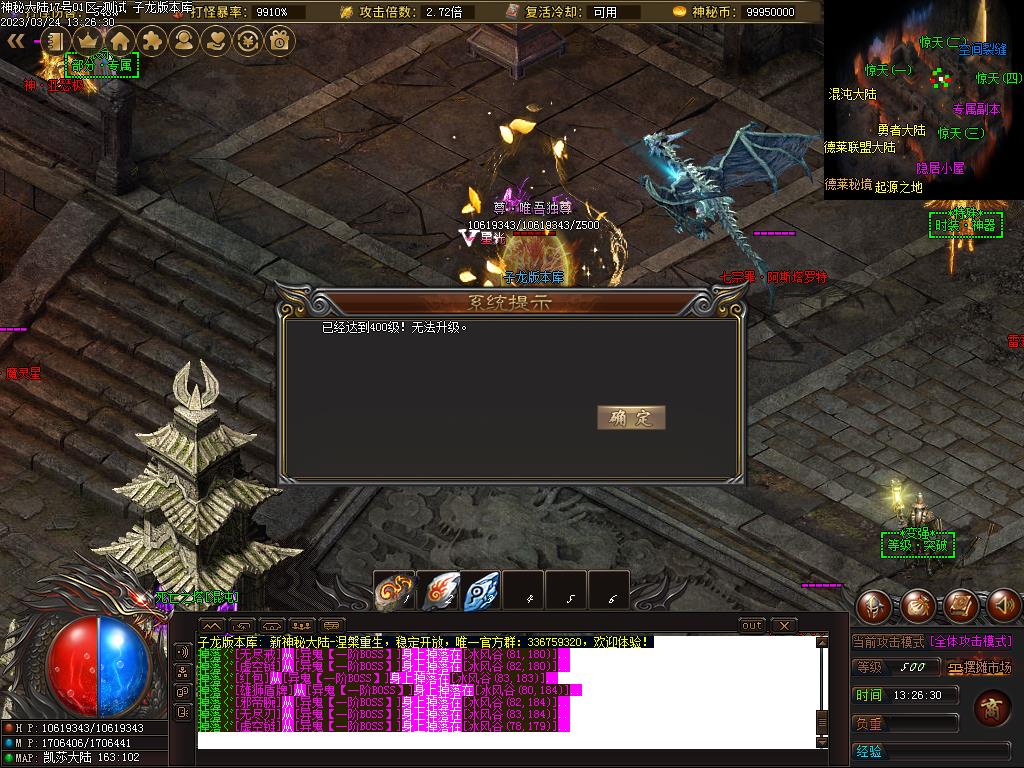Open the character panel helmet icon
This screenshot has width=1024, height=768.
coord(875,605)
